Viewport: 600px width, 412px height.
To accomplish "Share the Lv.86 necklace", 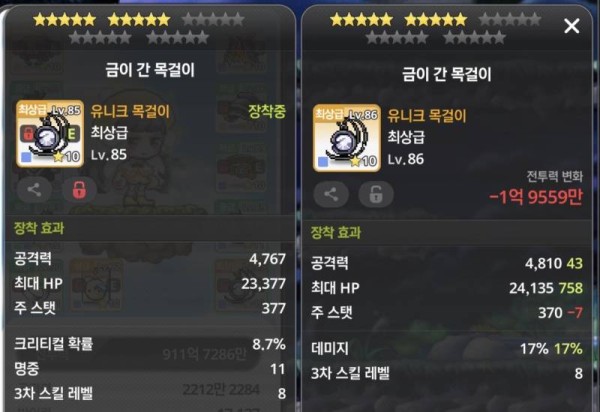I will click(x=331, y=194).
